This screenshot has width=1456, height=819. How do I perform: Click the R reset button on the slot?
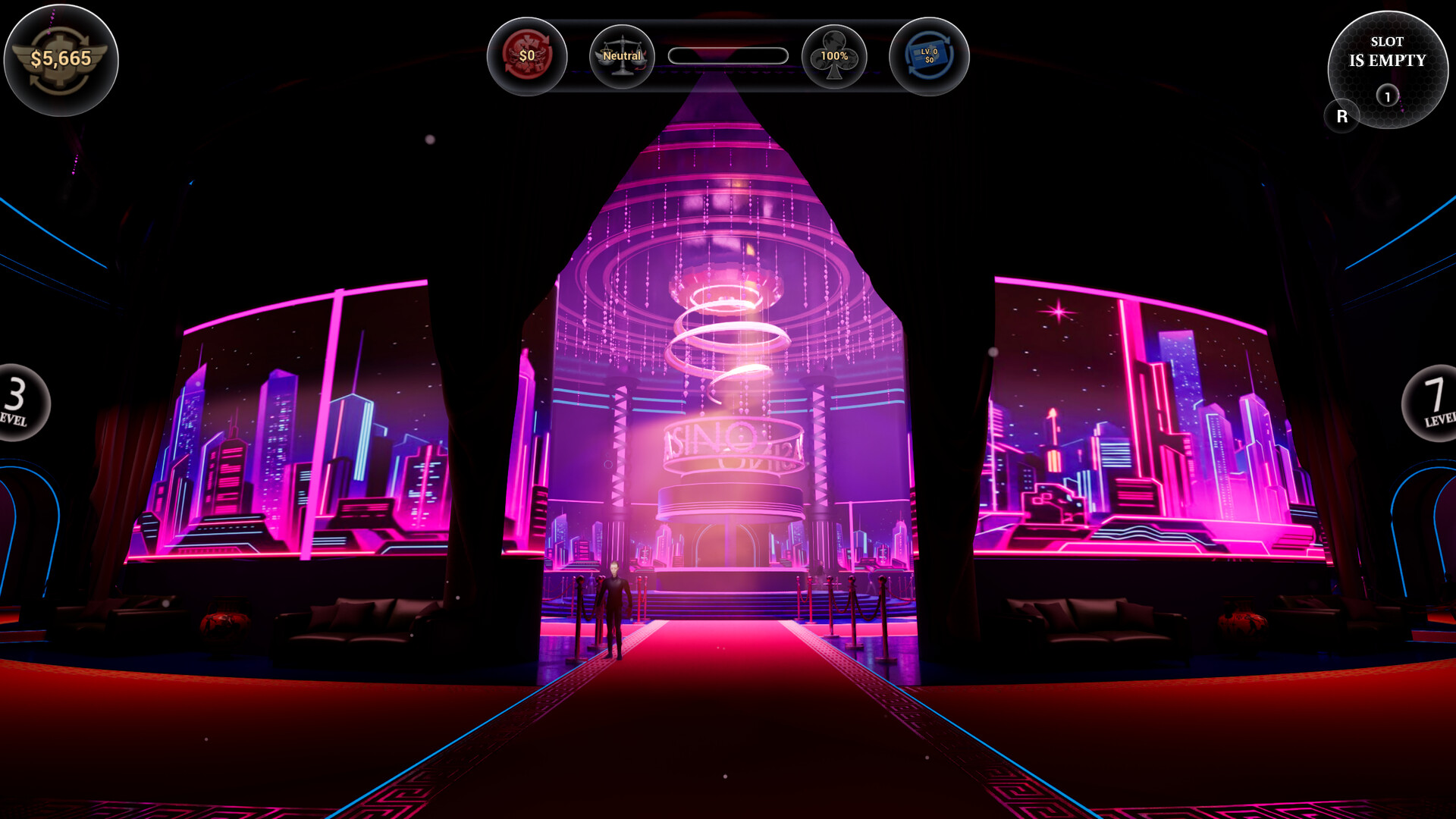1343,115
